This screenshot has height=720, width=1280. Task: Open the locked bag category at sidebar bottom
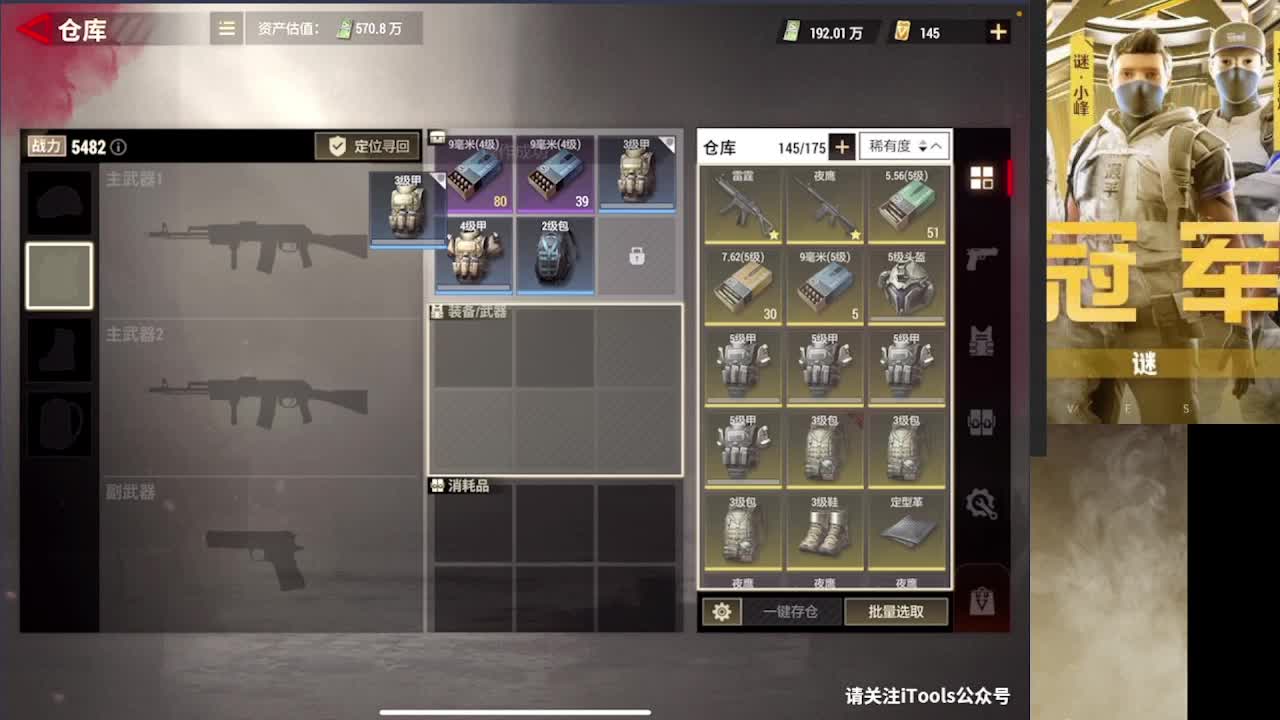click(x=983, y=600)
